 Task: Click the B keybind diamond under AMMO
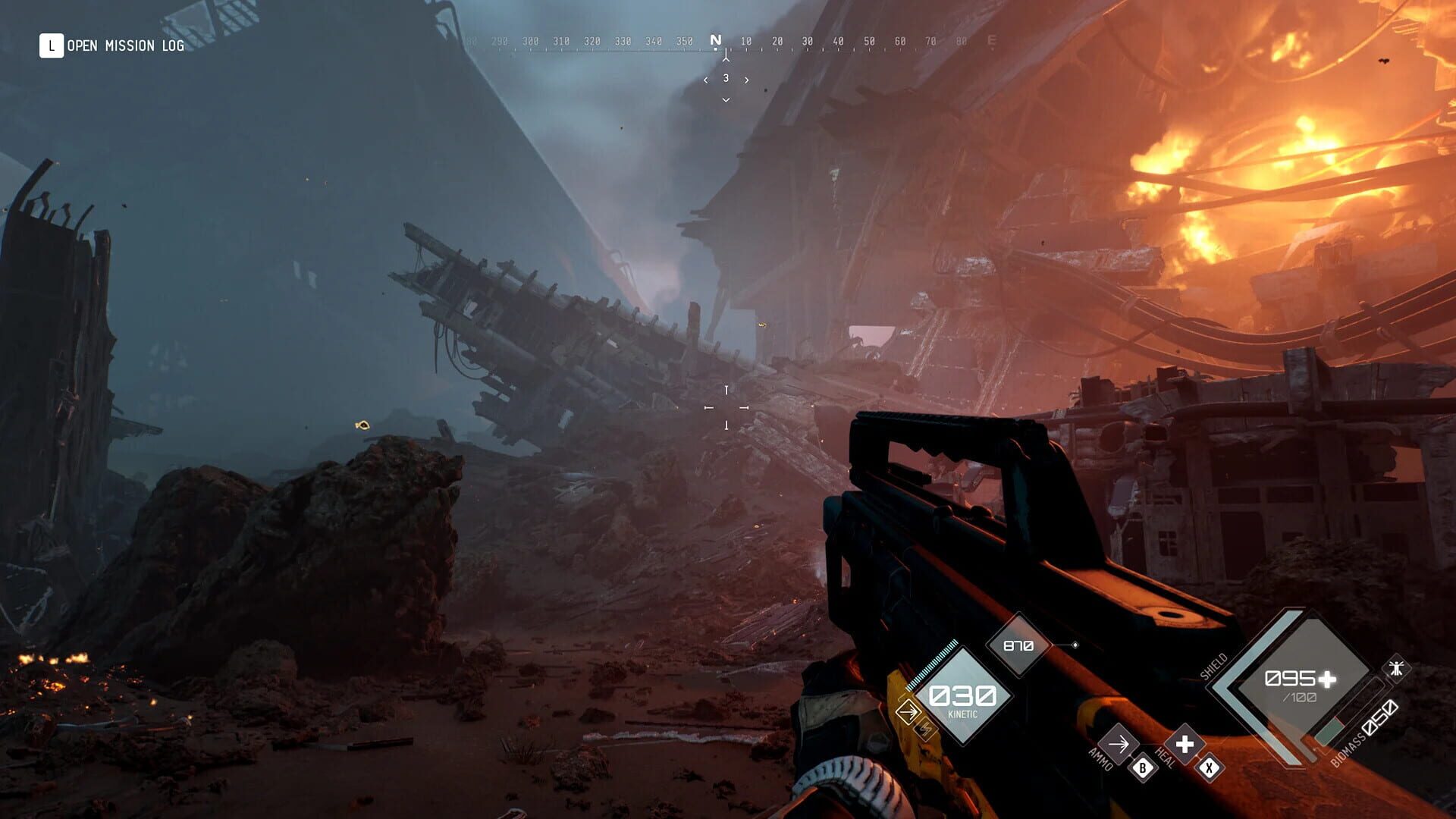(1143, 769)
